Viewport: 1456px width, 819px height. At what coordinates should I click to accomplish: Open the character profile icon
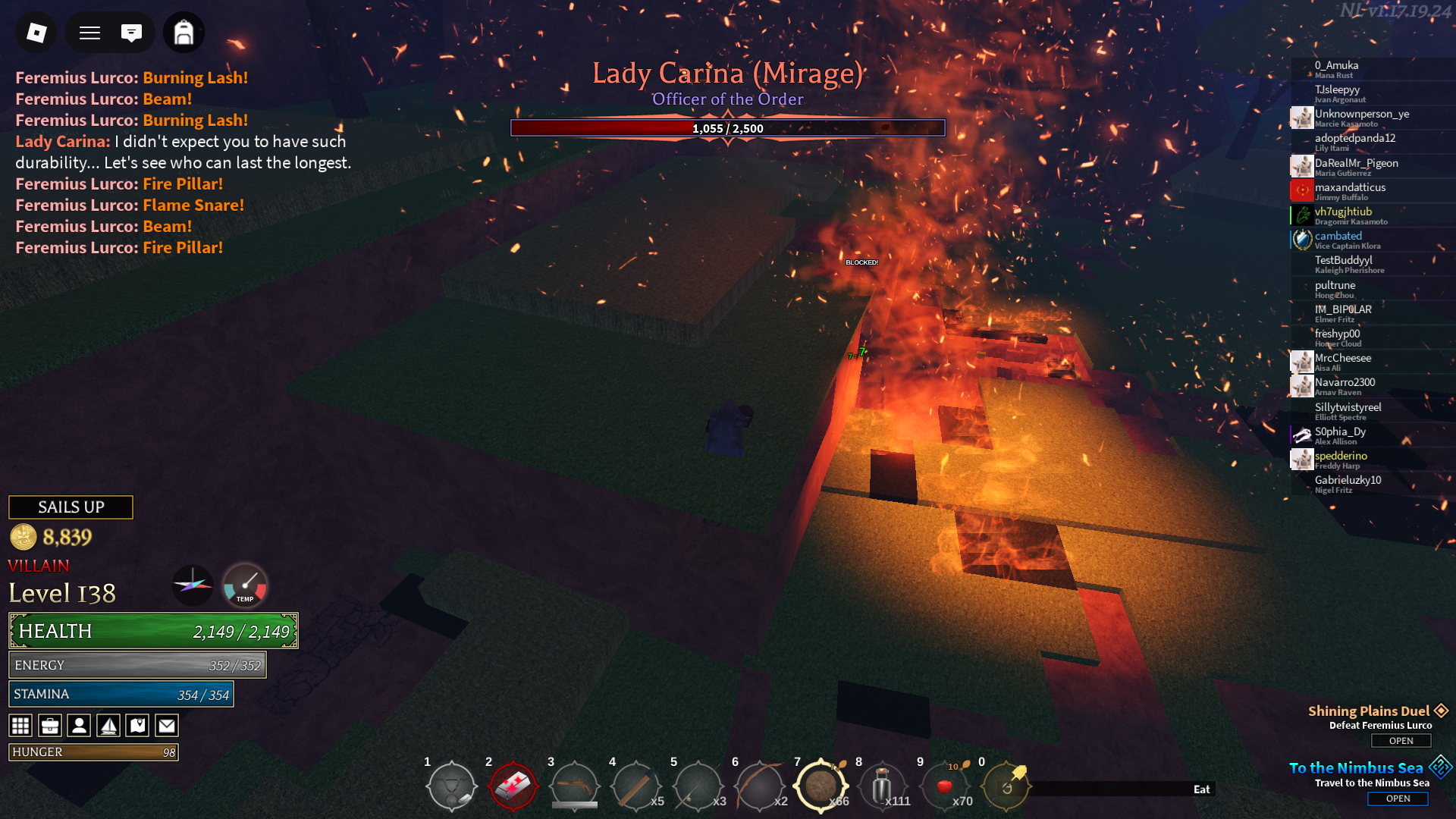(x=79, y=726)
